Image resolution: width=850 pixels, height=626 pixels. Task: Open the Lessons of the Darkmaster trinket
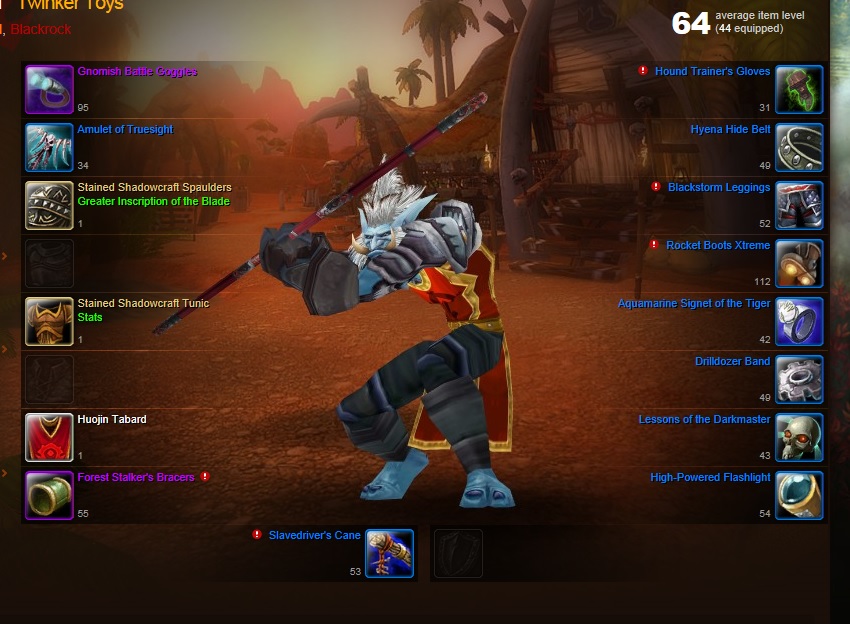coord(704,420)
